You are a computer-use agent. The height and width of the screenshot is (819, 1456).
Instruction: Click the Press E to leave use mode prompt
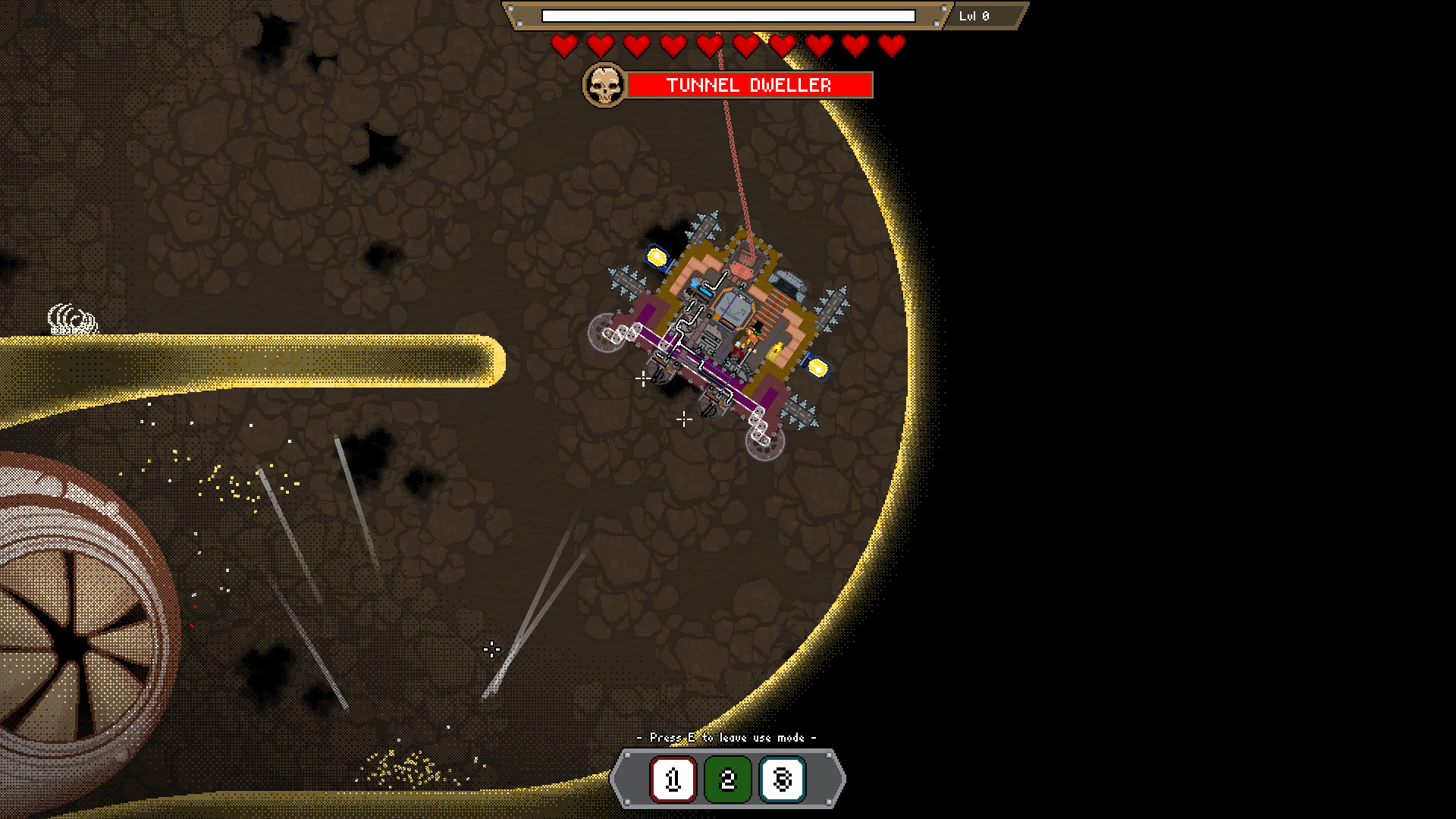coord(726,736)
